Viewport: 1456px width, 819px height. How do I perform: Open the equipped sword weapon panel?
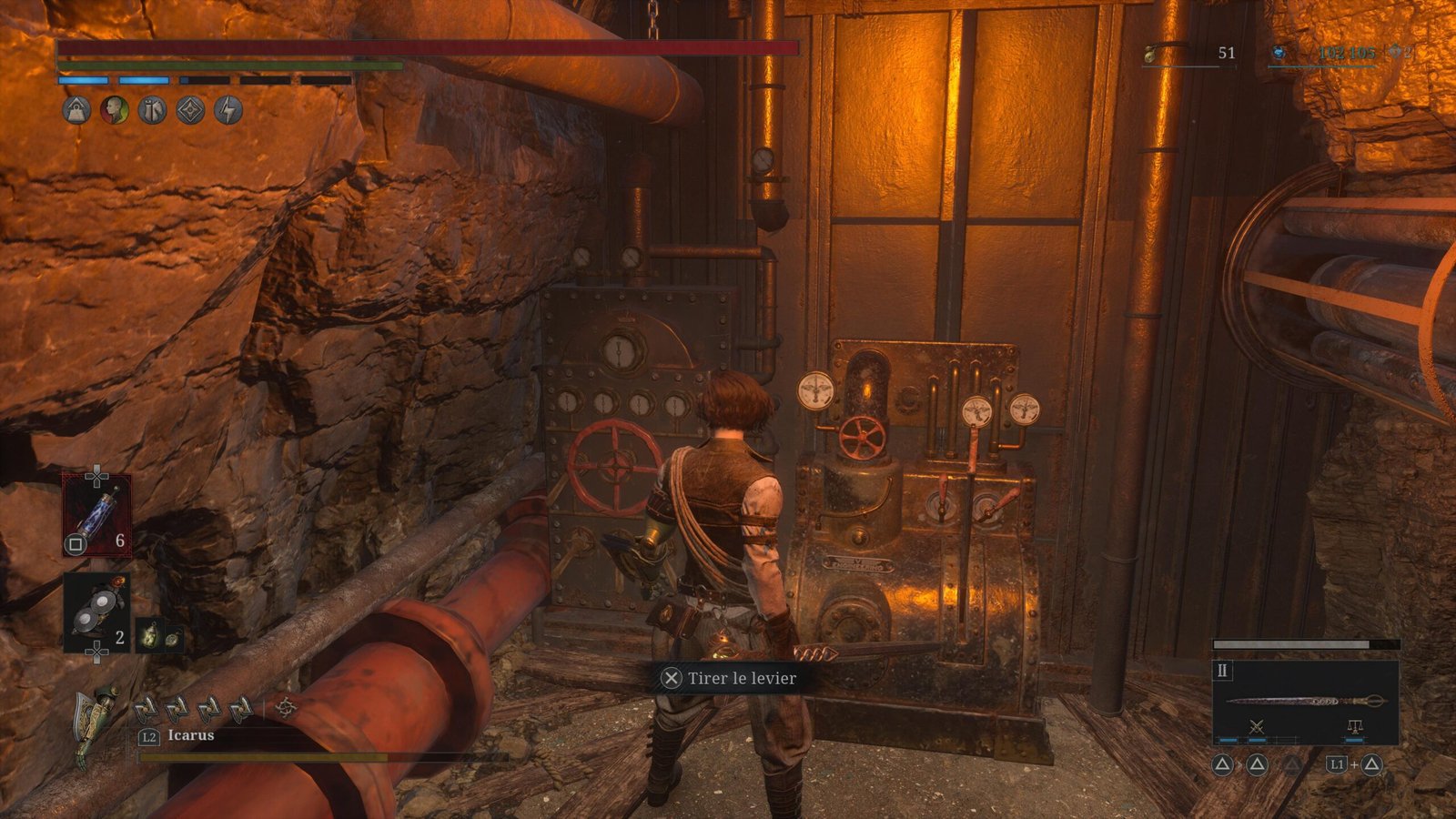(x=1305, y=702)
